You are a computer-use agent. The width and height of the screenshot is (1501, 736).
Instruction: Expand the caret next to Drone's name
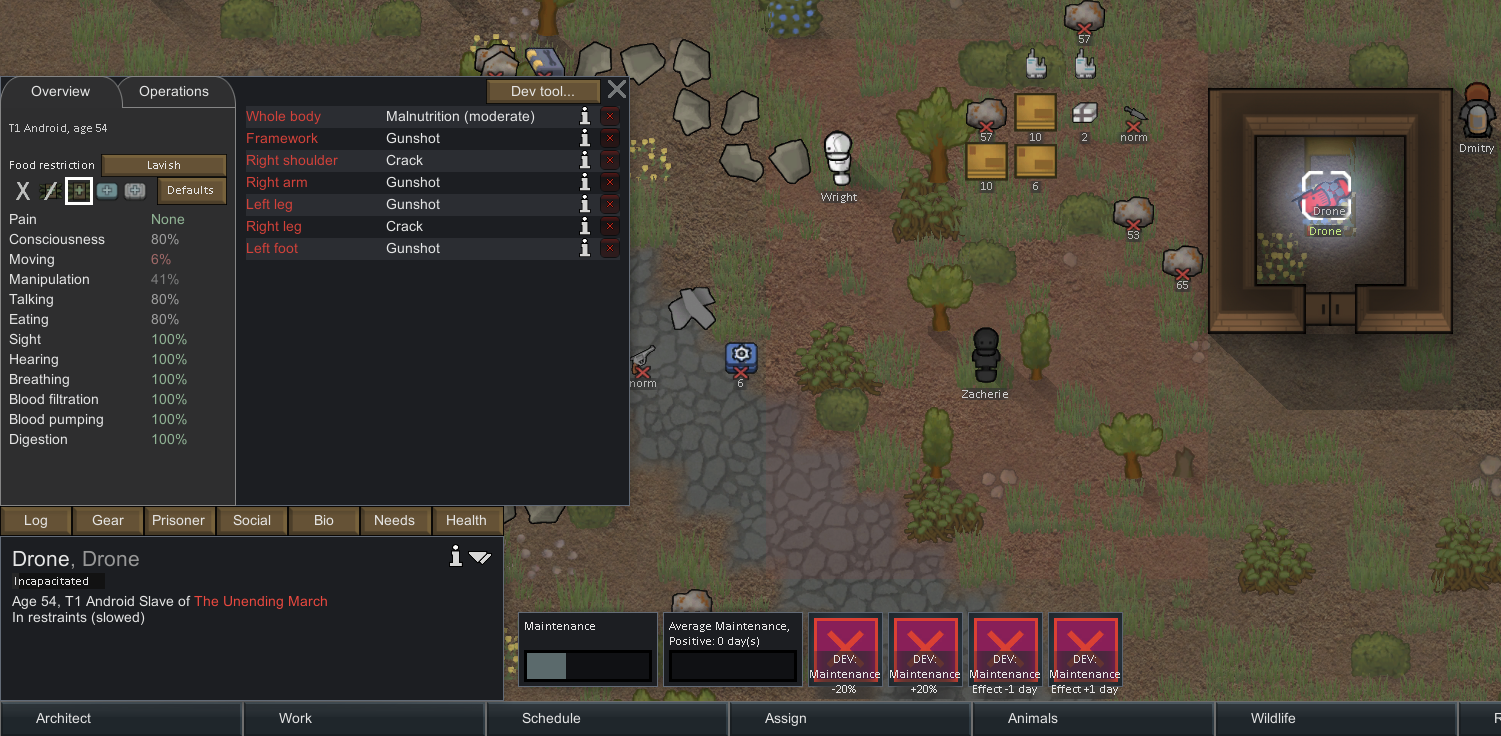pos(482,557)
